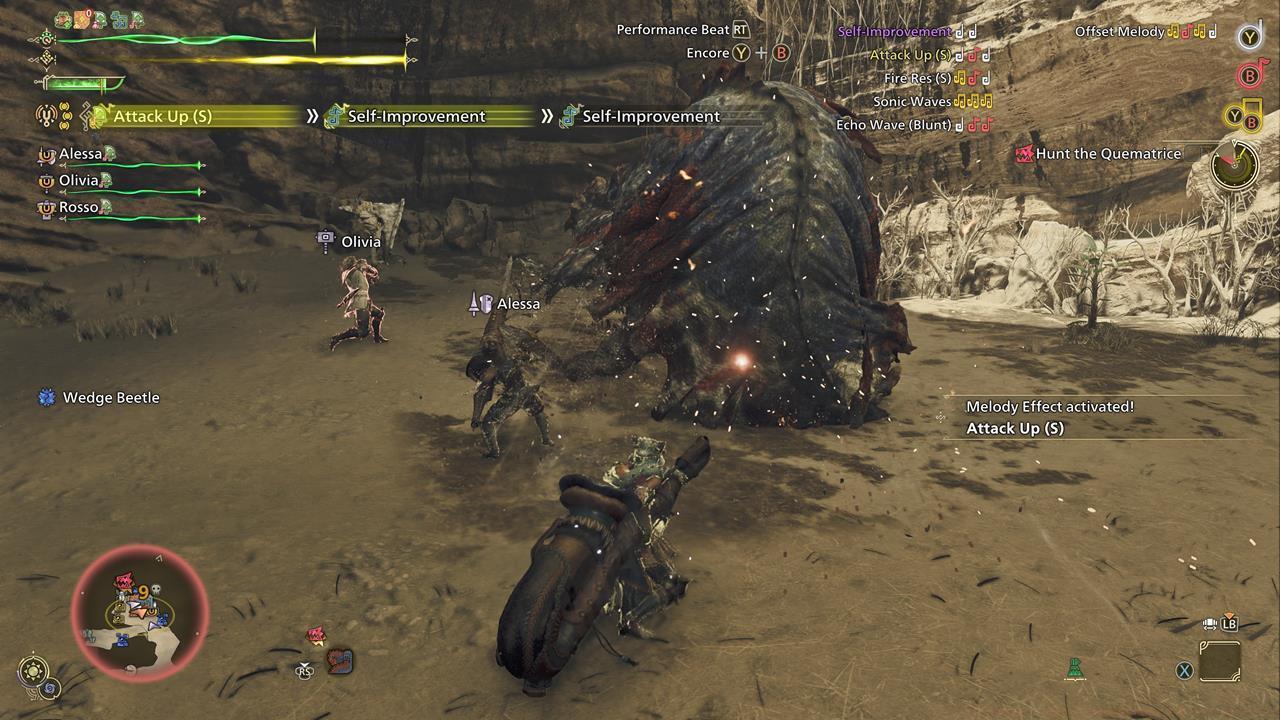Expand the second chevron before Self-Improvement
Viewport: 1280px width, 720px height.
point(548,116)
